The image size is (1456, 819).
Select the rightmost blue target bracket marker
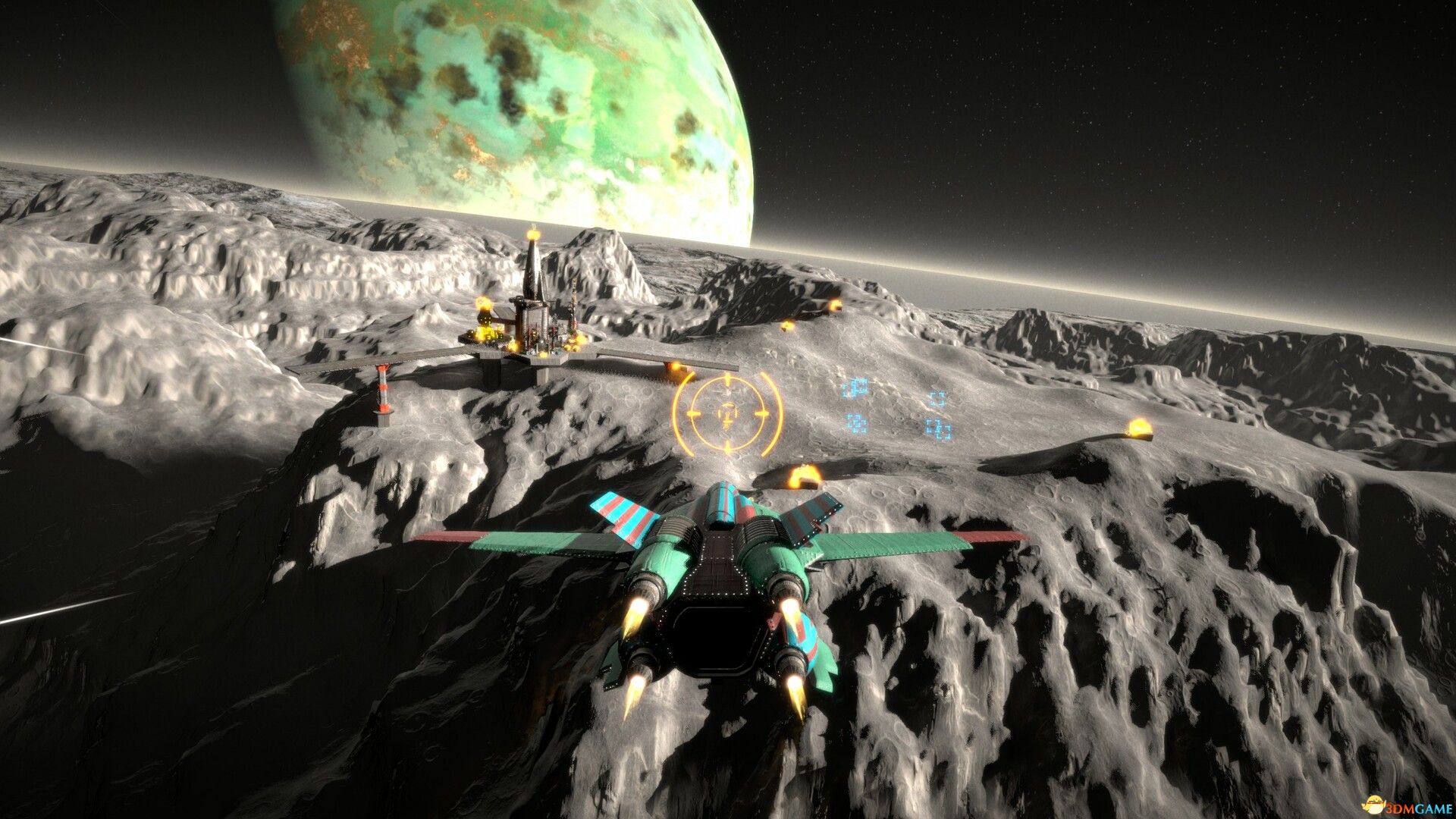(938, 400)
